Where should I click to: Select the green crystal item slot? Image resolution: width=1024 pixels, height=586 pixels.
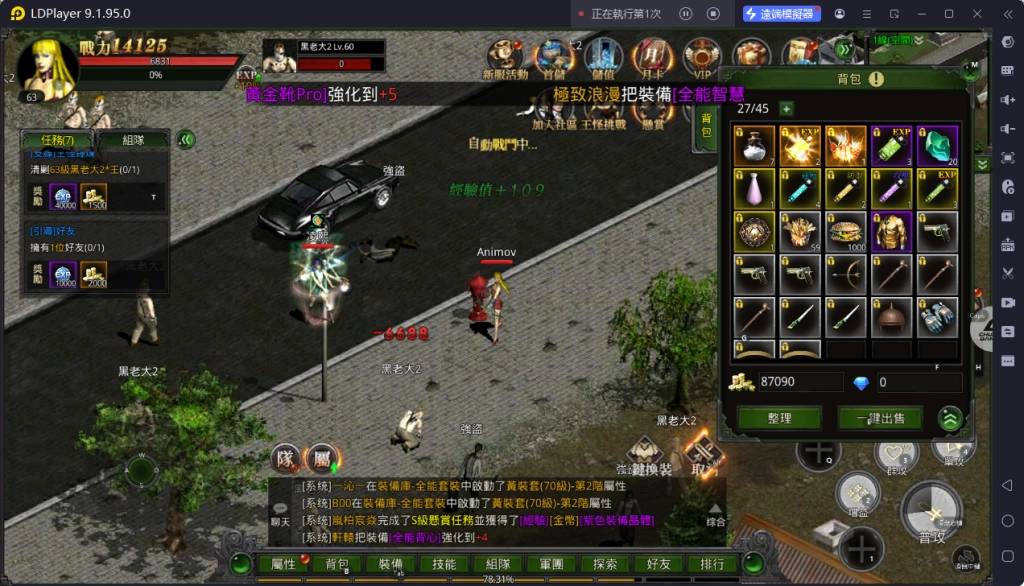coord(938,146)
